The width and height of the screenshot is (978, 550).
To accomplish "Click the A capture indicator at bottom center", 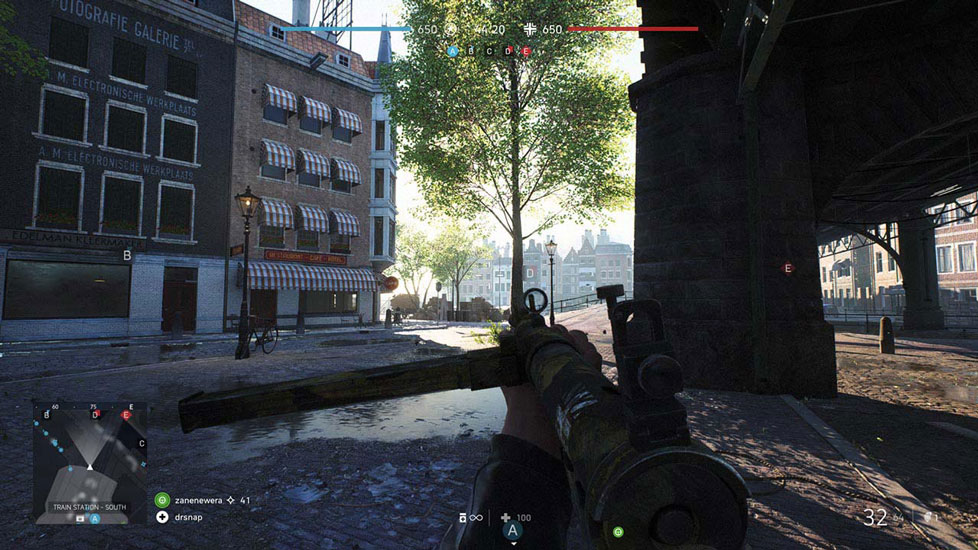I will click(513, 530).
